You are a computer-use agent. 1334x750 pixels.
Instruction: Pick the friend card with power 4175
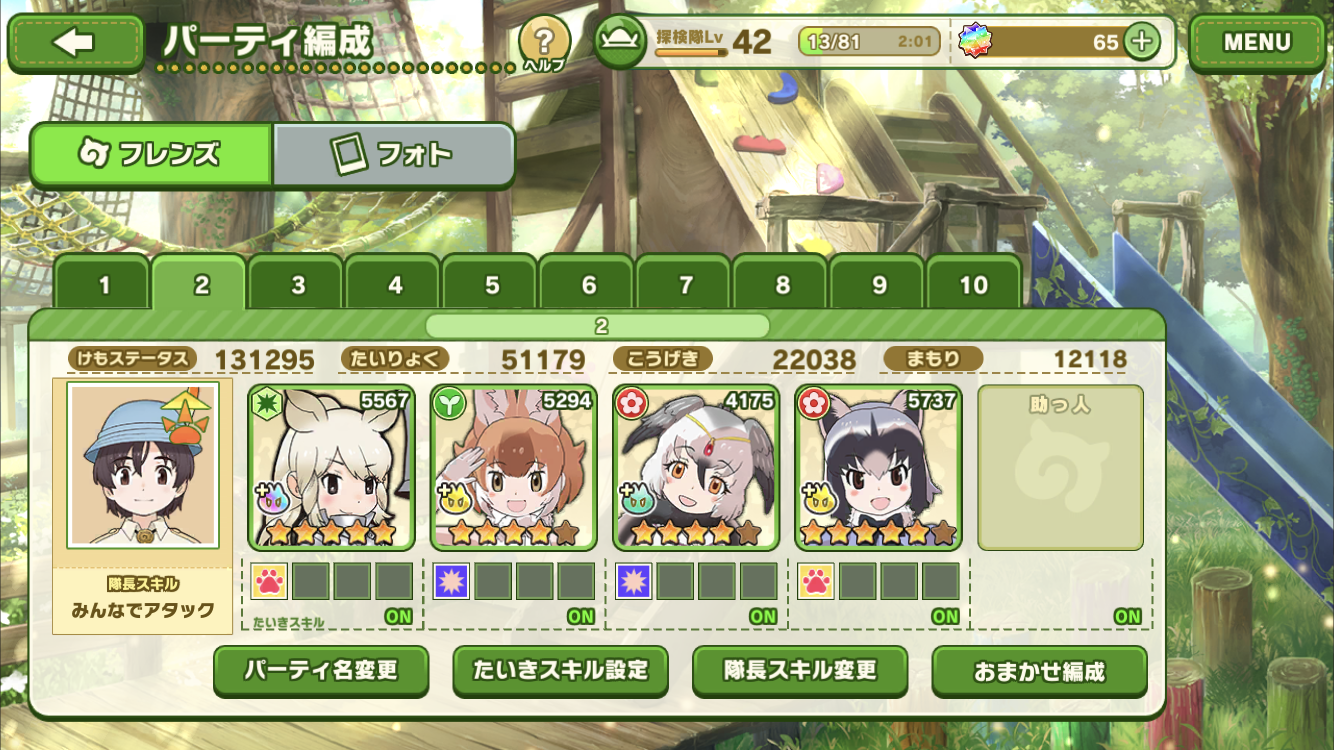click(x=696, y=468)
